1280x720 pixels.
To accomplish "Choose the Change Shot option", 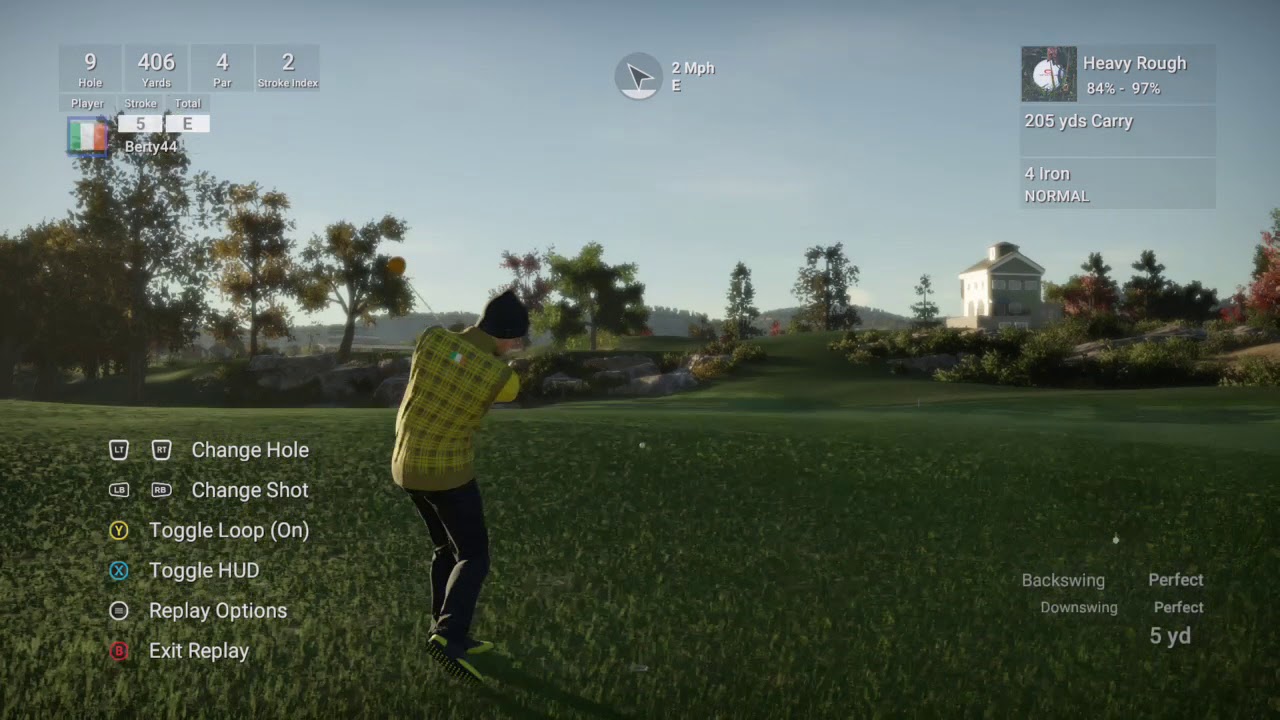I will tap(249, 490).
